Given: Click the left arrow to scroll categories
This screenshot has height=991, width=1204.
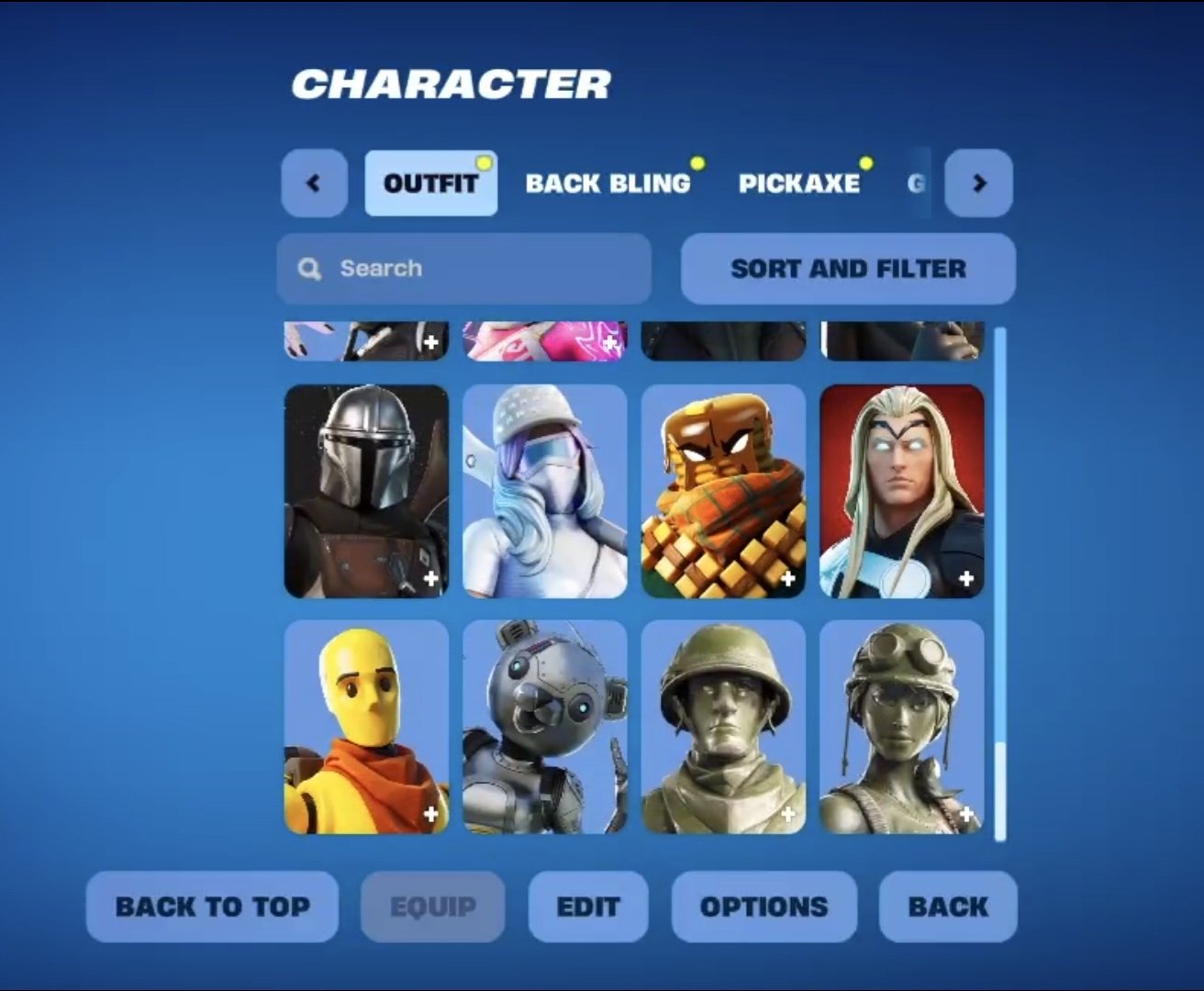Looking at the screenshot, I should tap(314, 184).
